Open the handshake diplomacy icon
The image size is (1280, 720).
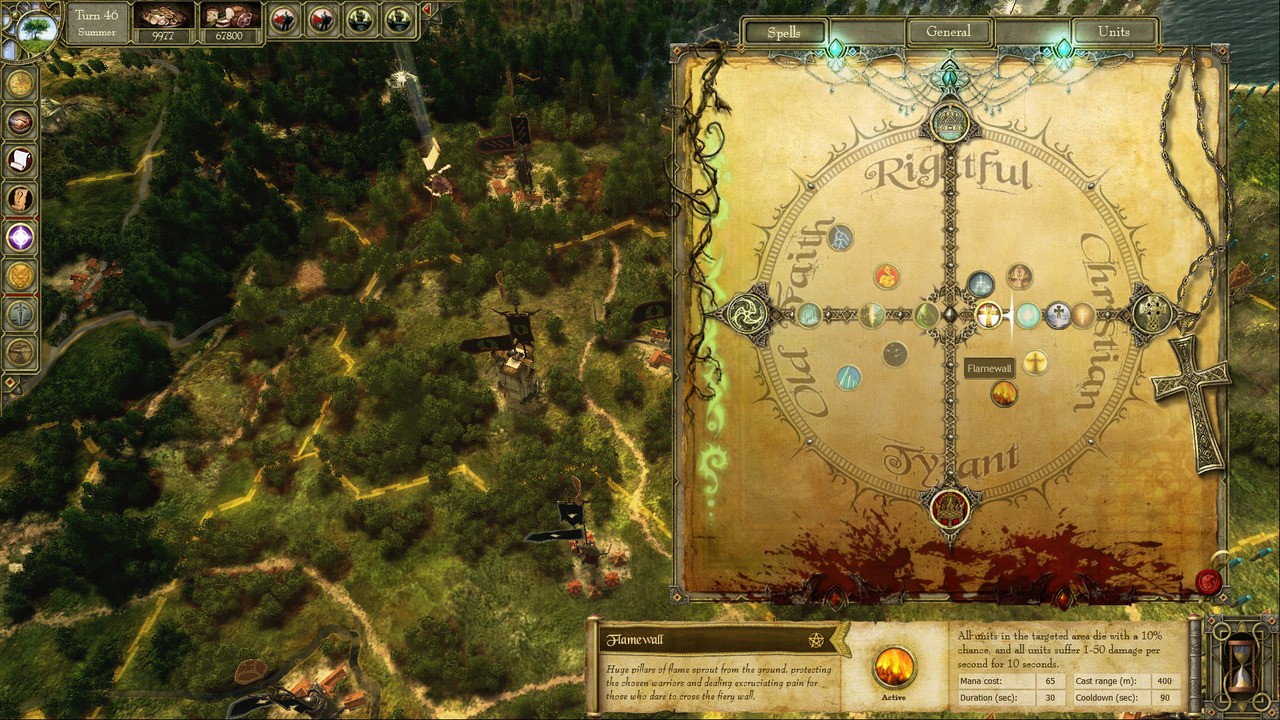pos(20,122)
